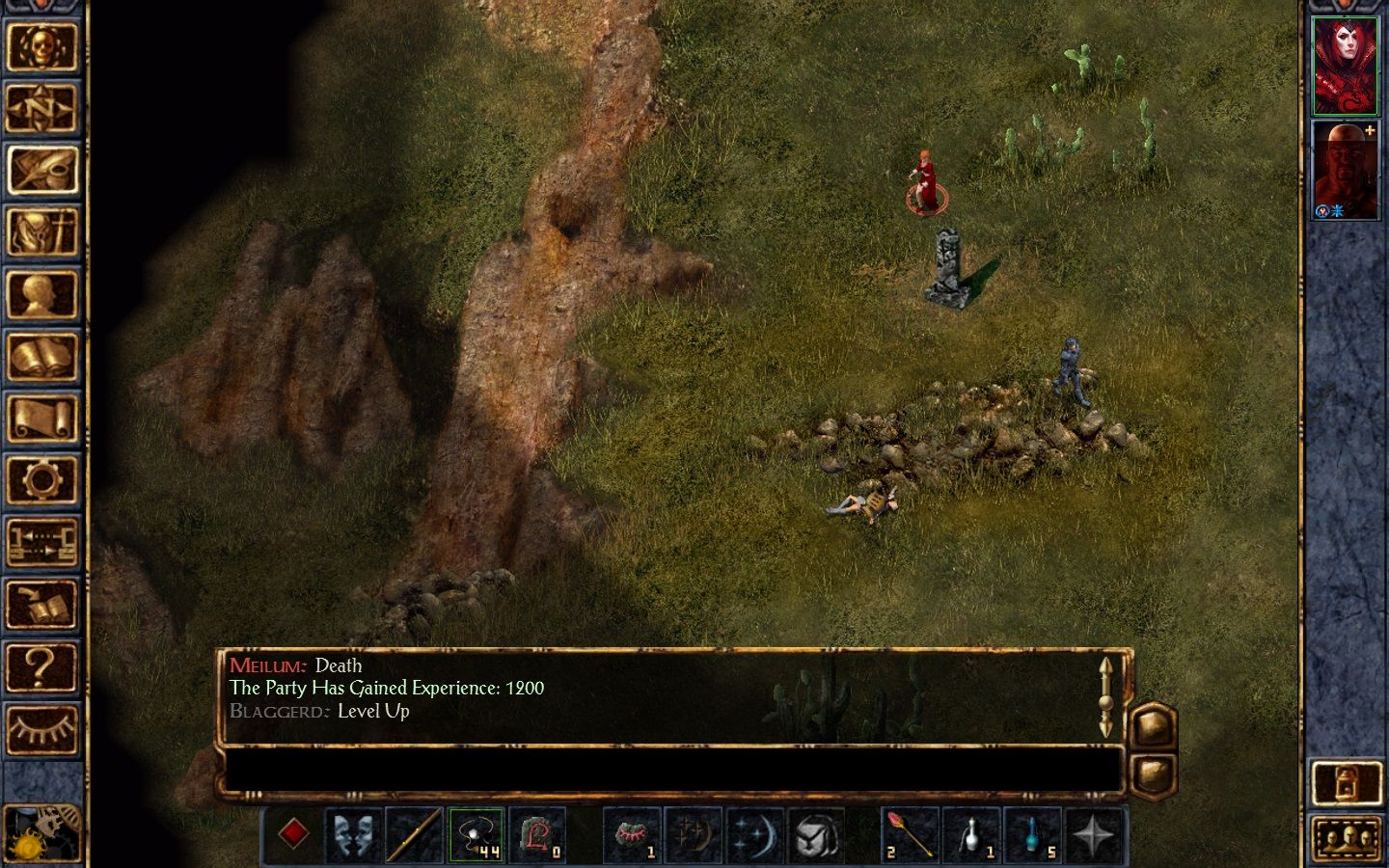Open the inventory armor button
The width and height of the screenshot is (1389, 868).
[41, 232]
